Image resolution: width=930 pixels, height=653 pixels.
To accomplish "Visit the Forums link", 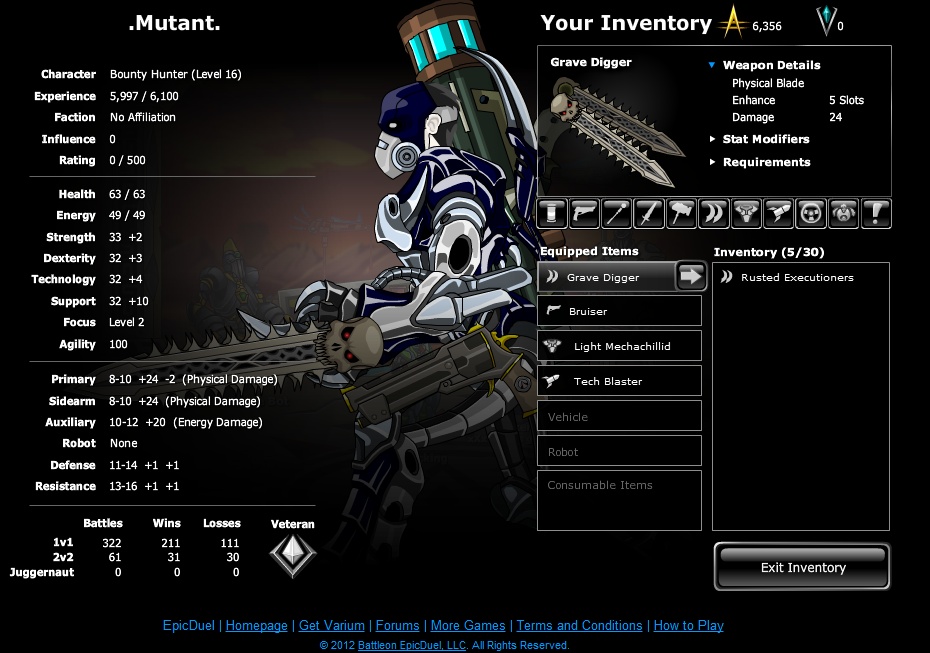I will (x=396, y=626).
